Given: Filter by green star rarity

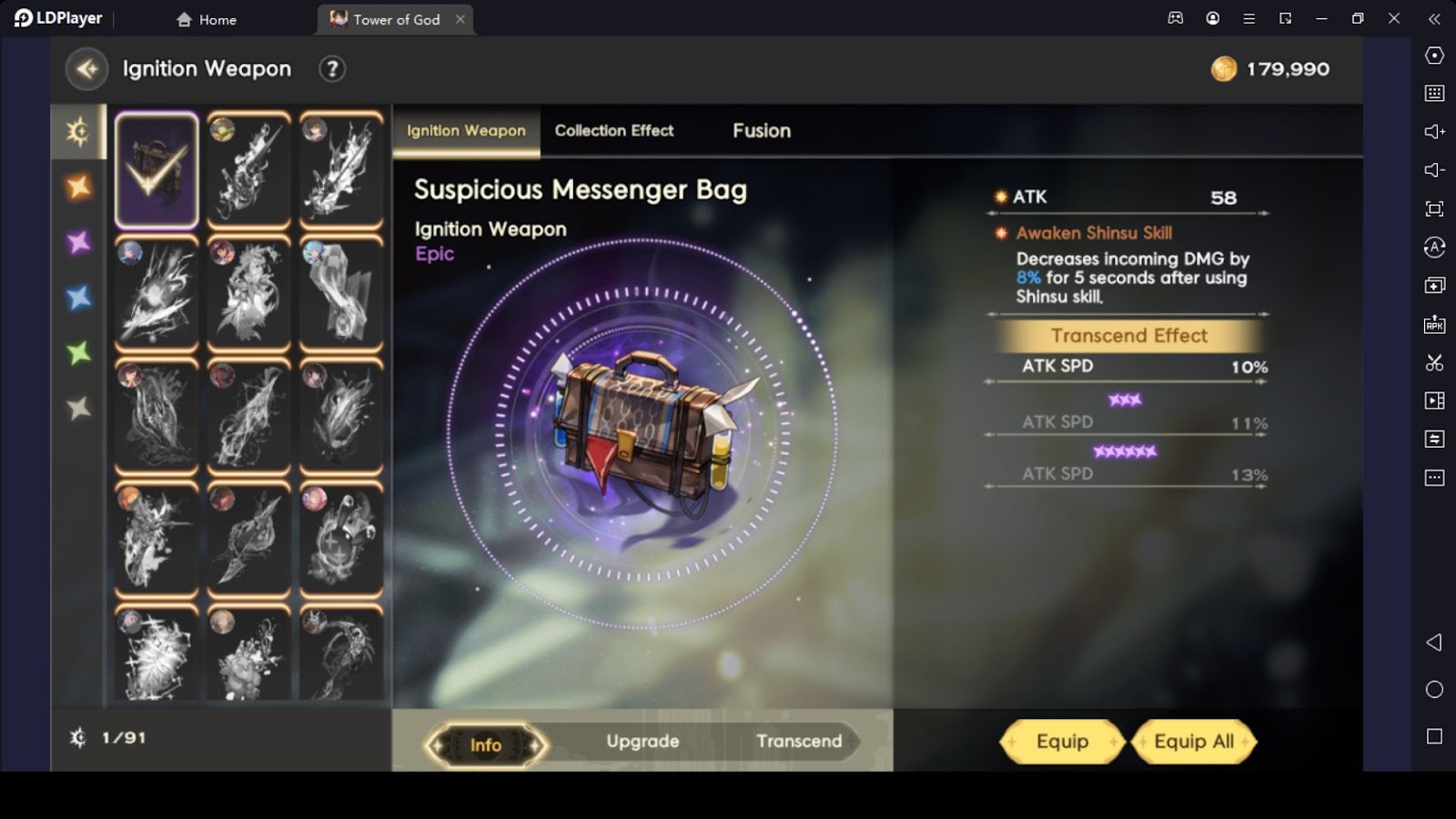Looking at the screenshot, I should [79, 352].
